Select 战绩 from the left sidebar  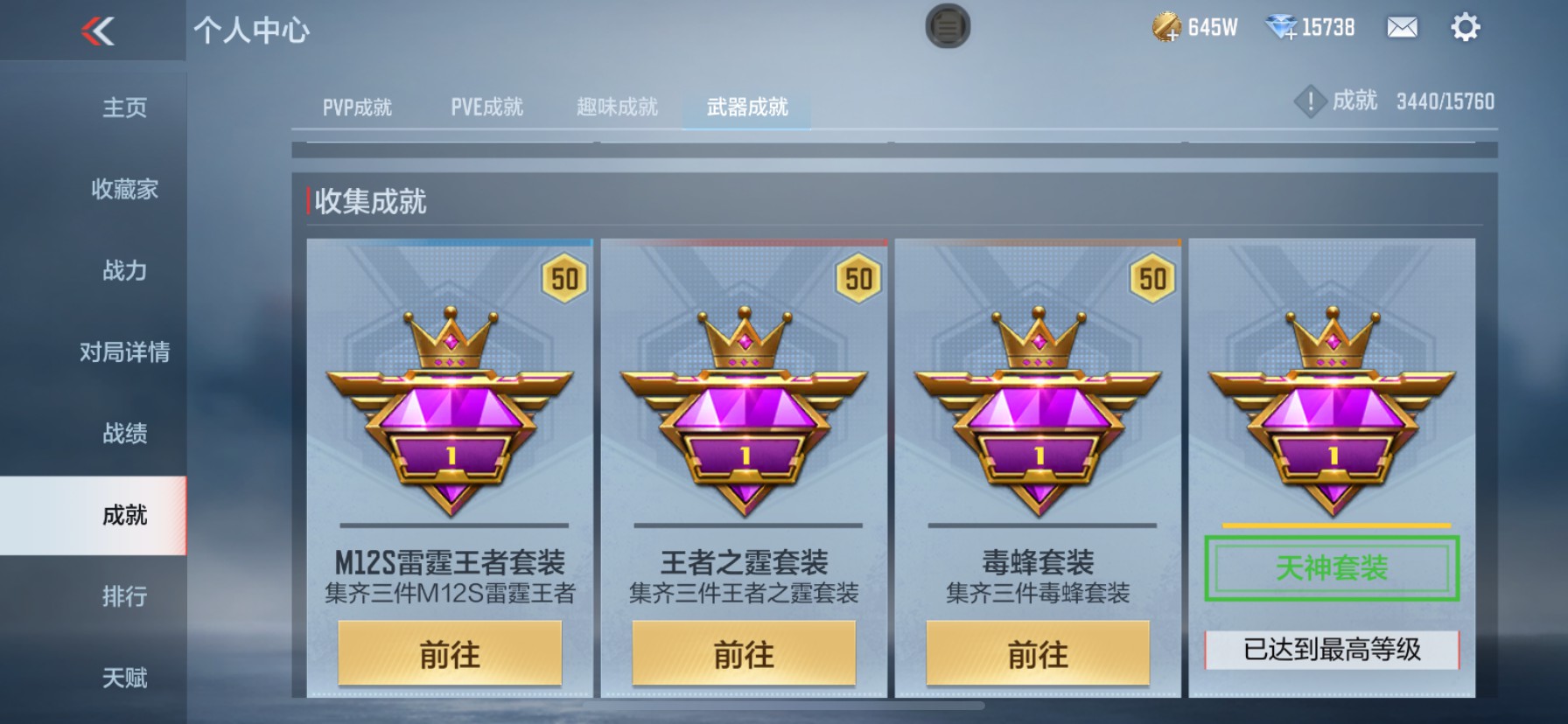tap(125, 434)
